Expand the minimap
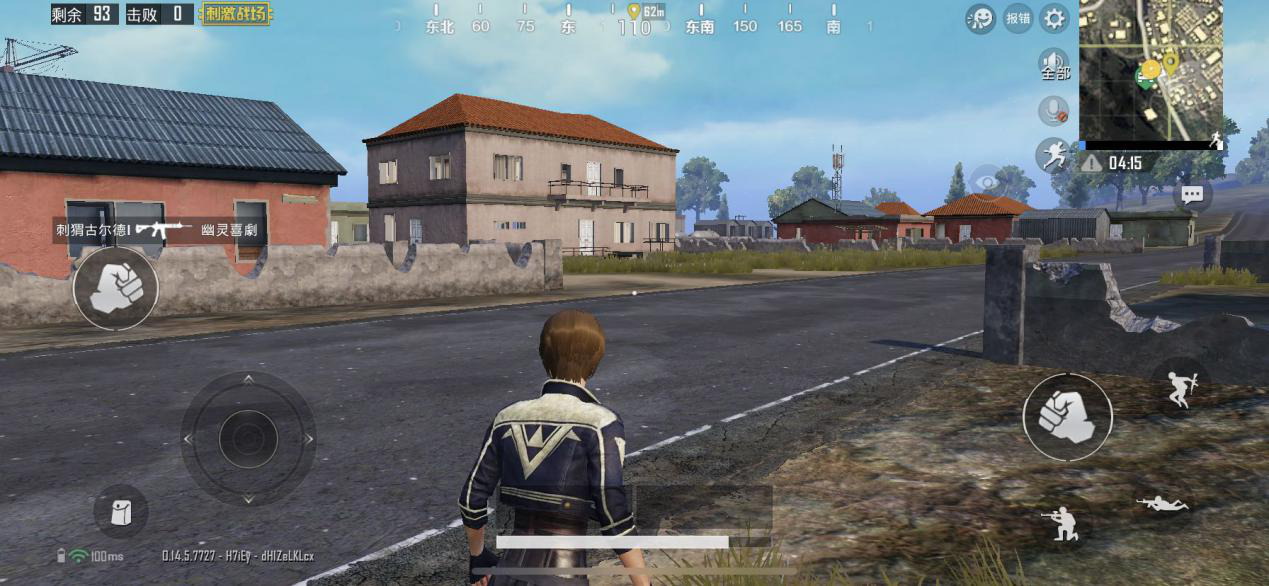This screenshot has height=586, width=1269. pos(1151,70)
